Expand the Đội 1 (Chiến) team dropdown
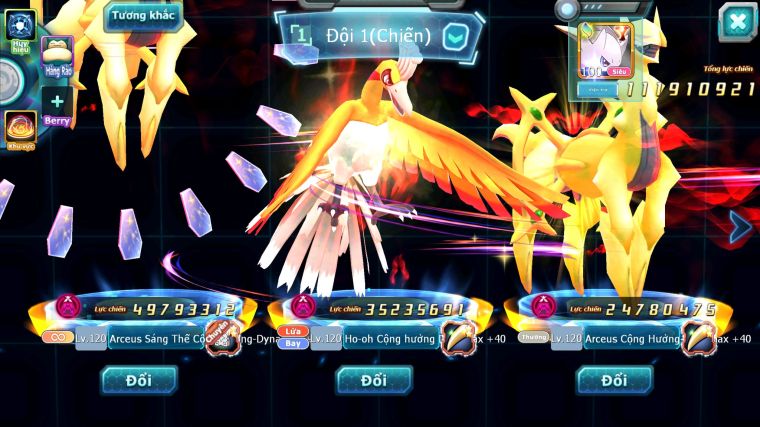Image resolution: width=760 pixels, height=427 pixels. [x=455, y=37]
